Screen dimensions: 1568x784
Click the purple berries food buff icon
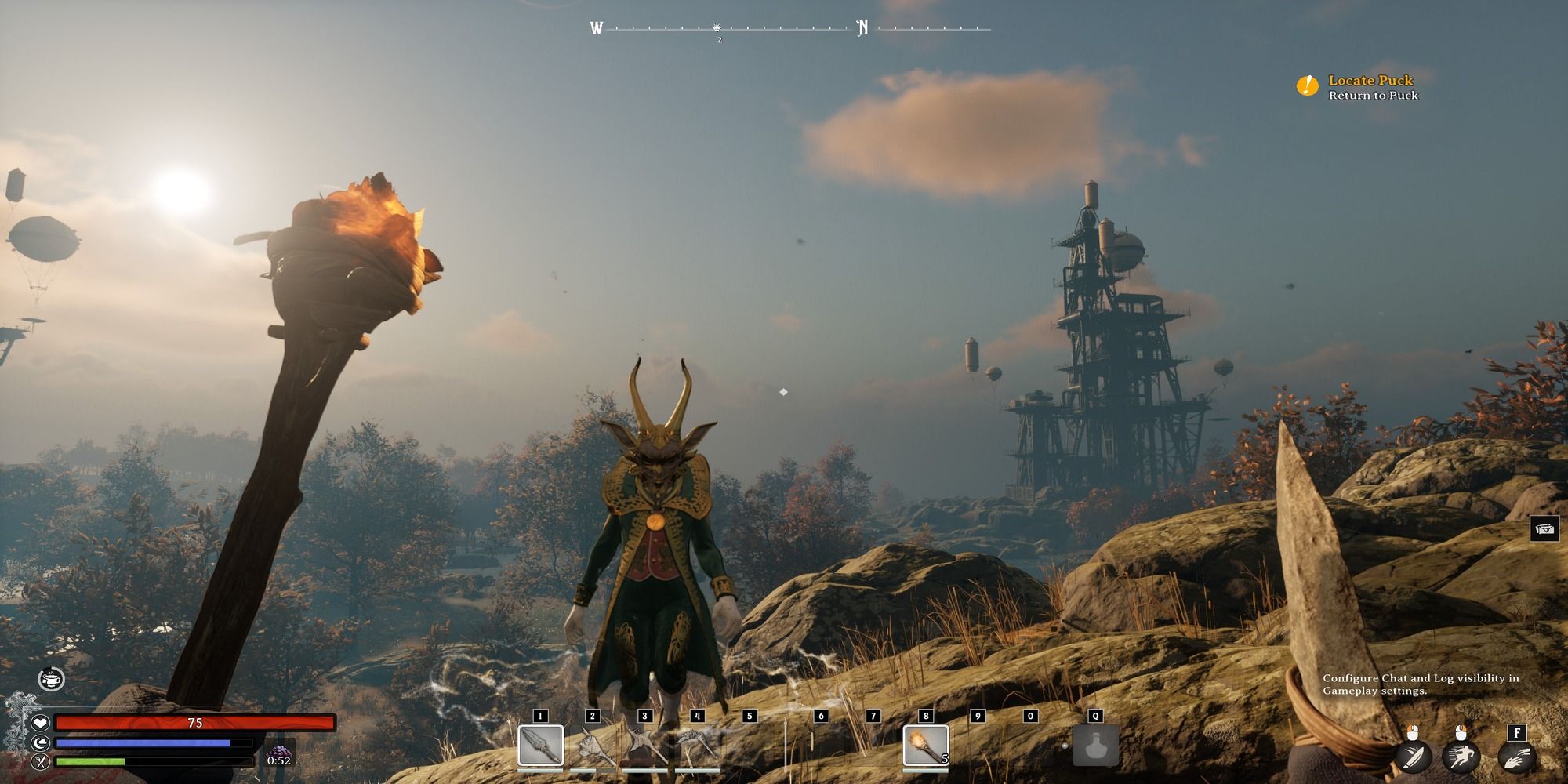[x=278, y=752]
